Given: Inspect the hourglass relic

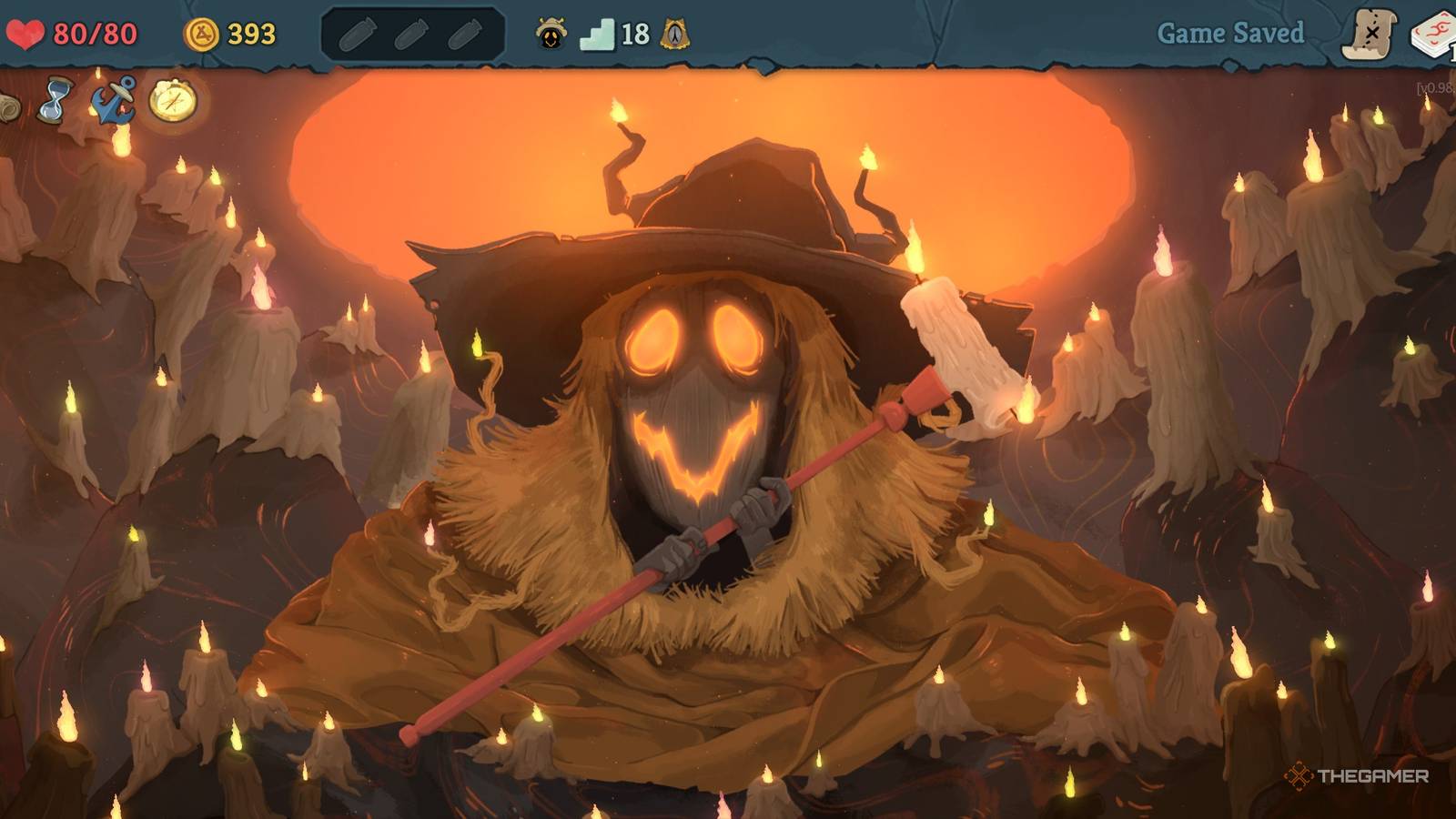Looking at the screenshot, I should pyautogui.click(x=56, y=99).
